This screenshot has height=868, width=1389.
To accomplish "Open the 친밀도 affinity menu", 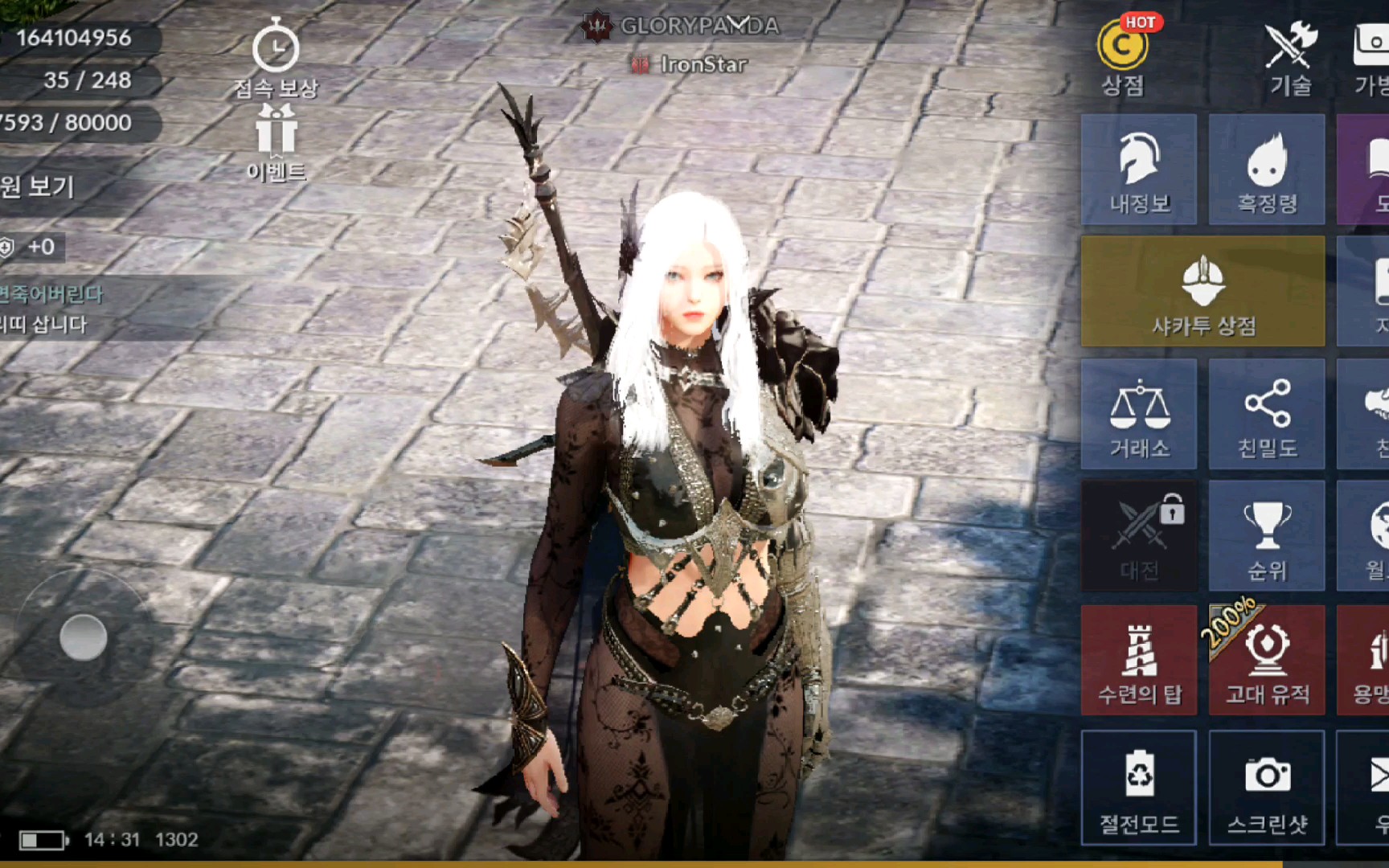I will pyautogui.click(x=1267, y=415).
